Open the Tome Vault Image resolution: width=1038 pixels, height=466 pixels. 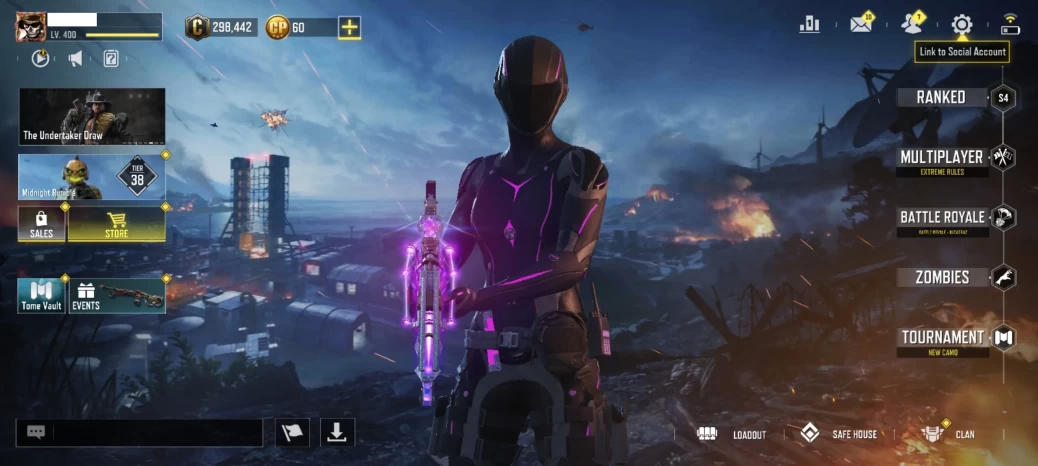click(x=41, y=295)
